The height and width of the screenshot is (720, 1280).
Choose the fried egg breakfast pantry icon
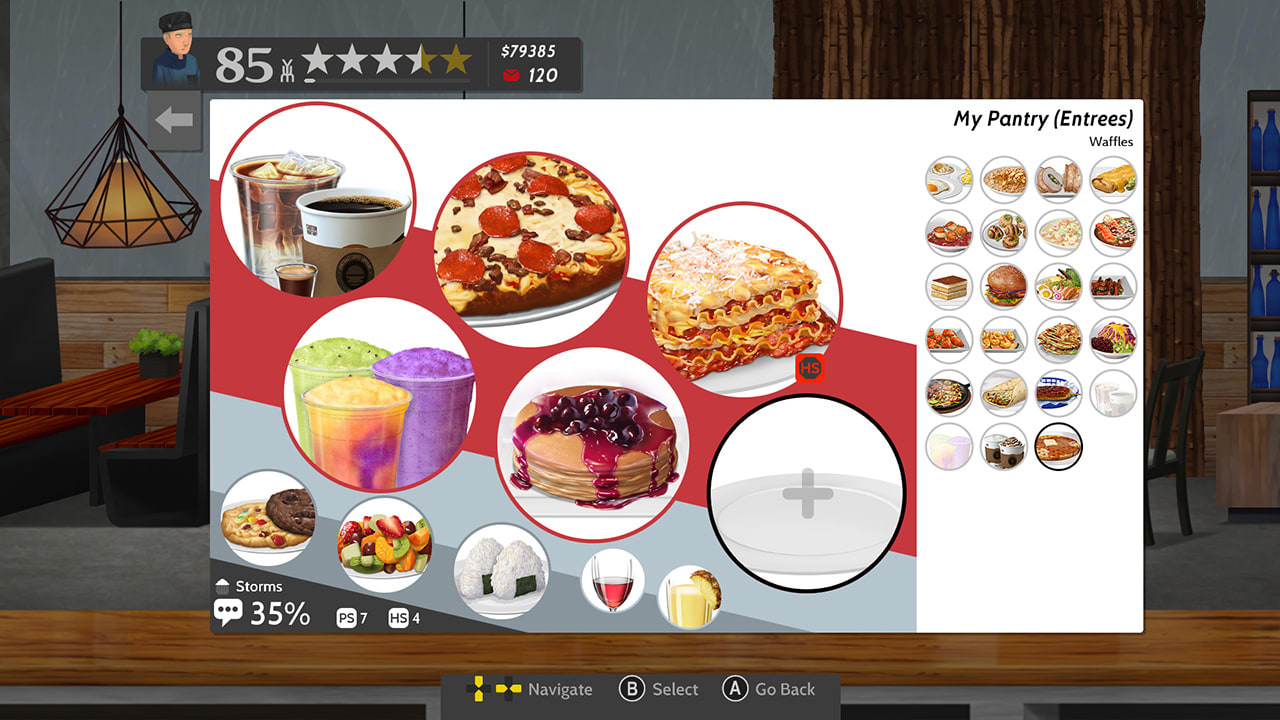948,181
